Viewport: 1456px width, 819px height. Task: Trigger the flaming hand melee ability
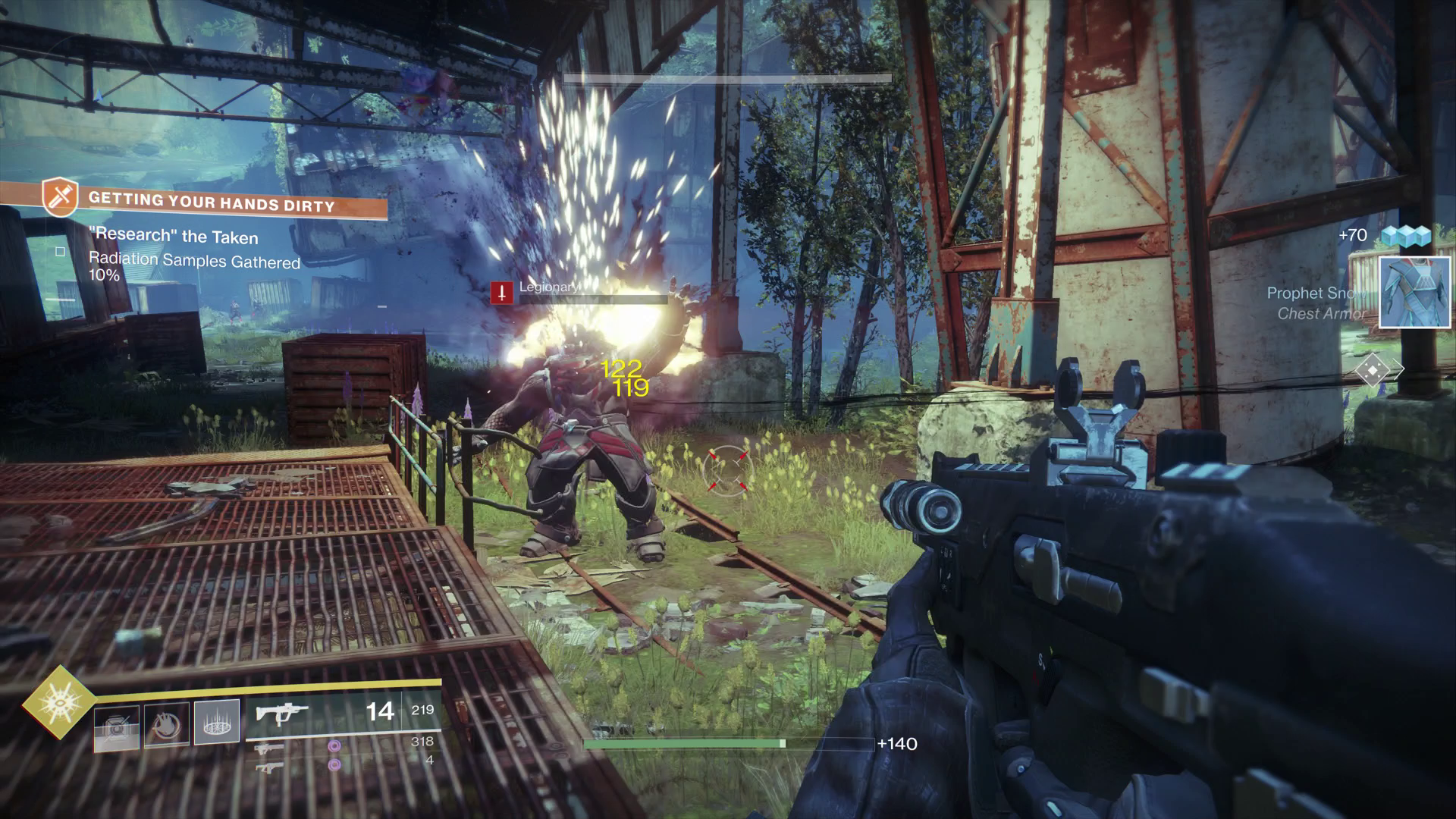166,725
